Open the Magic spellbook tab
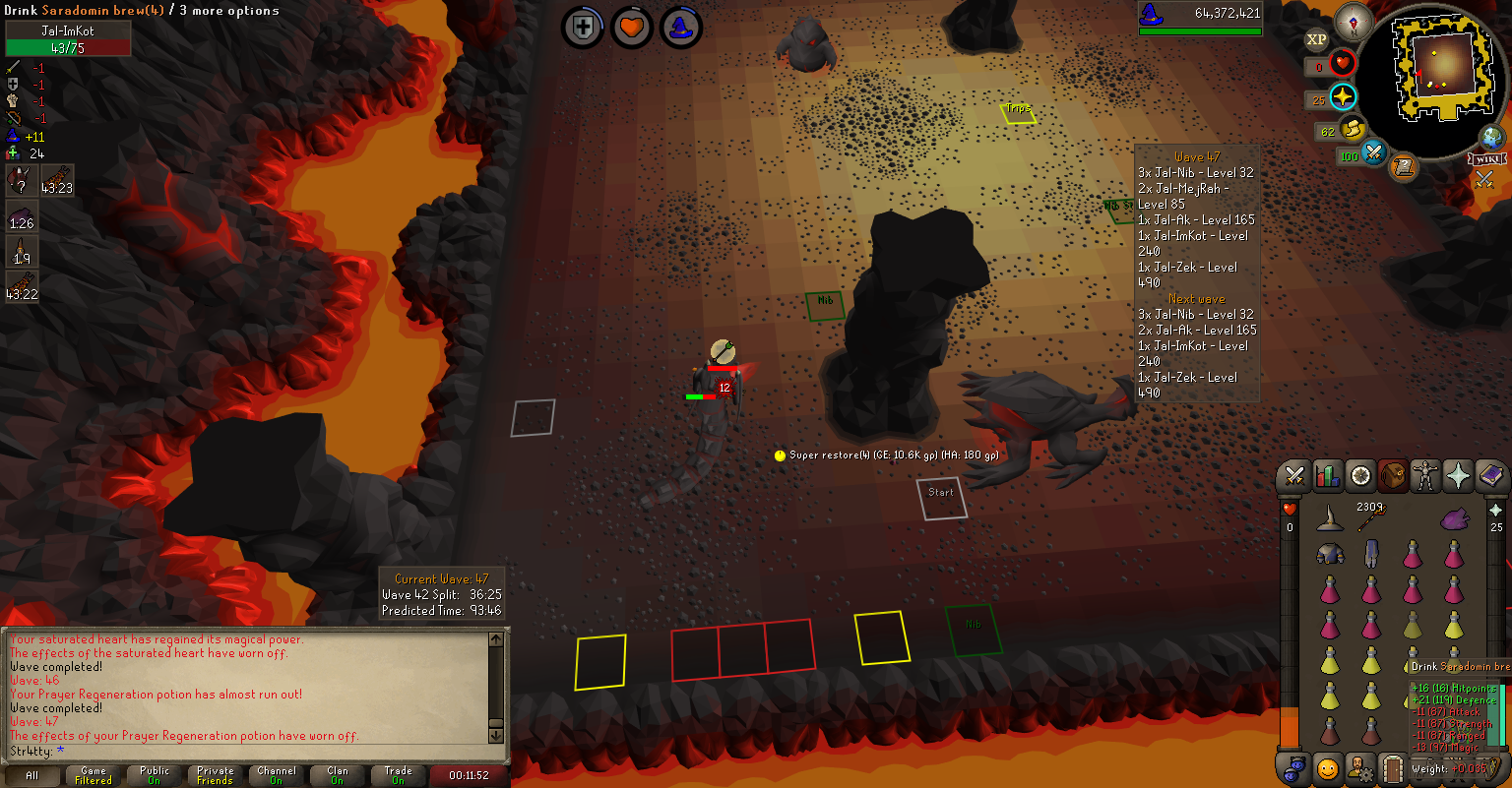The image size is (1512, 788). (x=1490, y=476)
